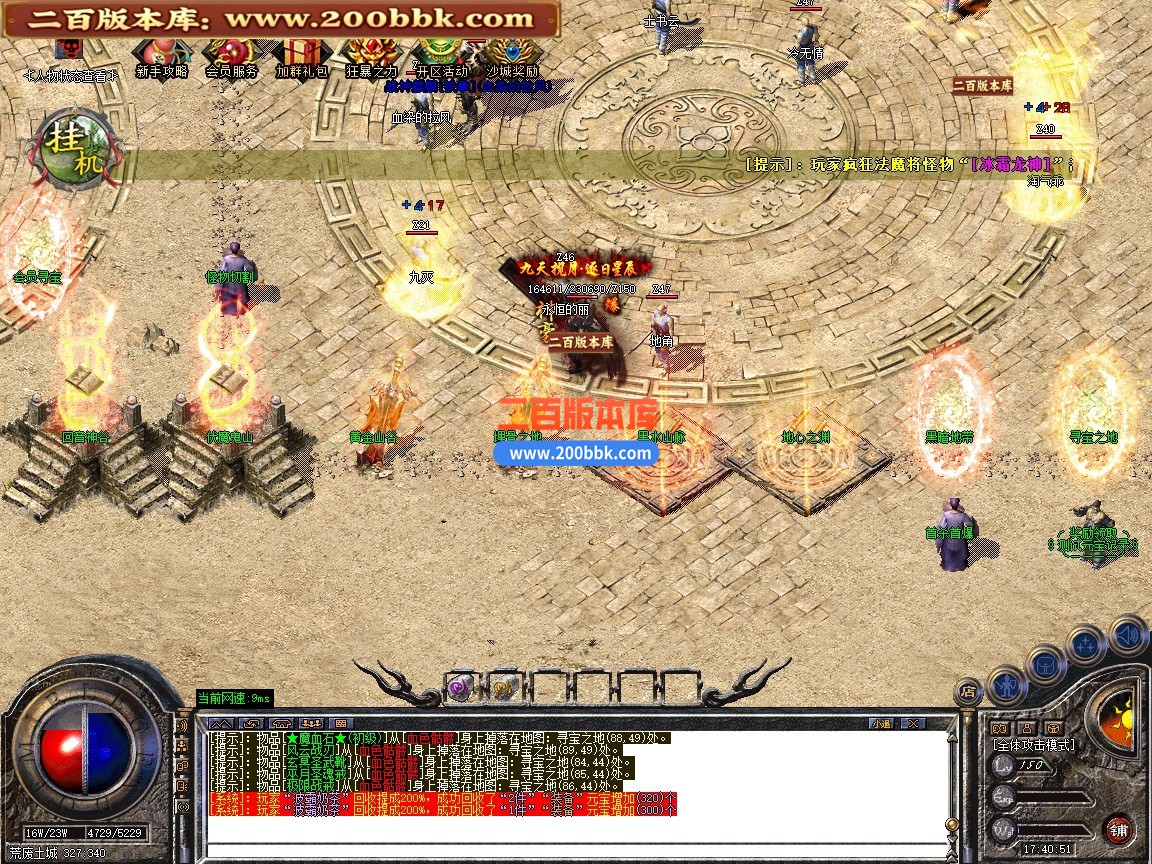
Task: Switch the 全体攻击模式 attack mode label
Action: pos(1034,745)
